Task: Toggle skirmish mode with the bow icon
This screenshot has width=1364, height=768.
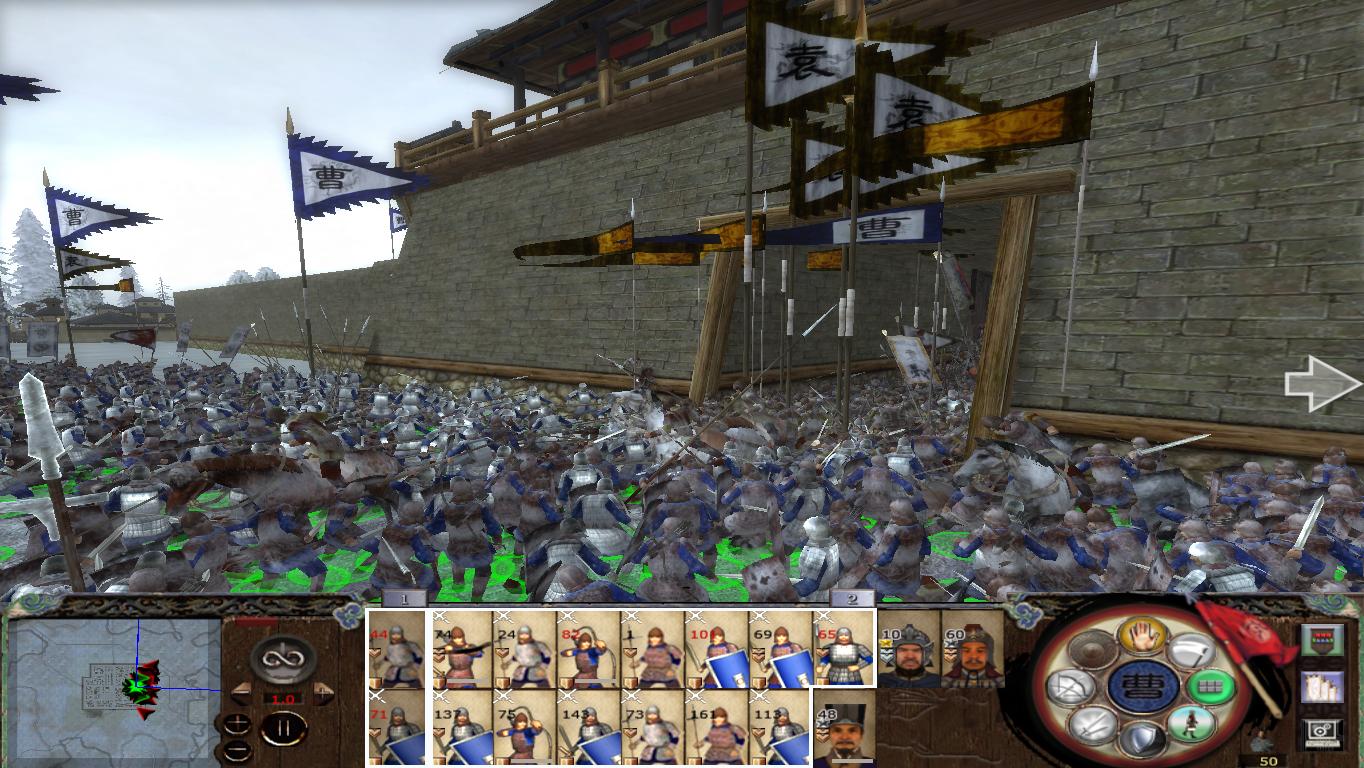Action: (x=1073, y=685)
